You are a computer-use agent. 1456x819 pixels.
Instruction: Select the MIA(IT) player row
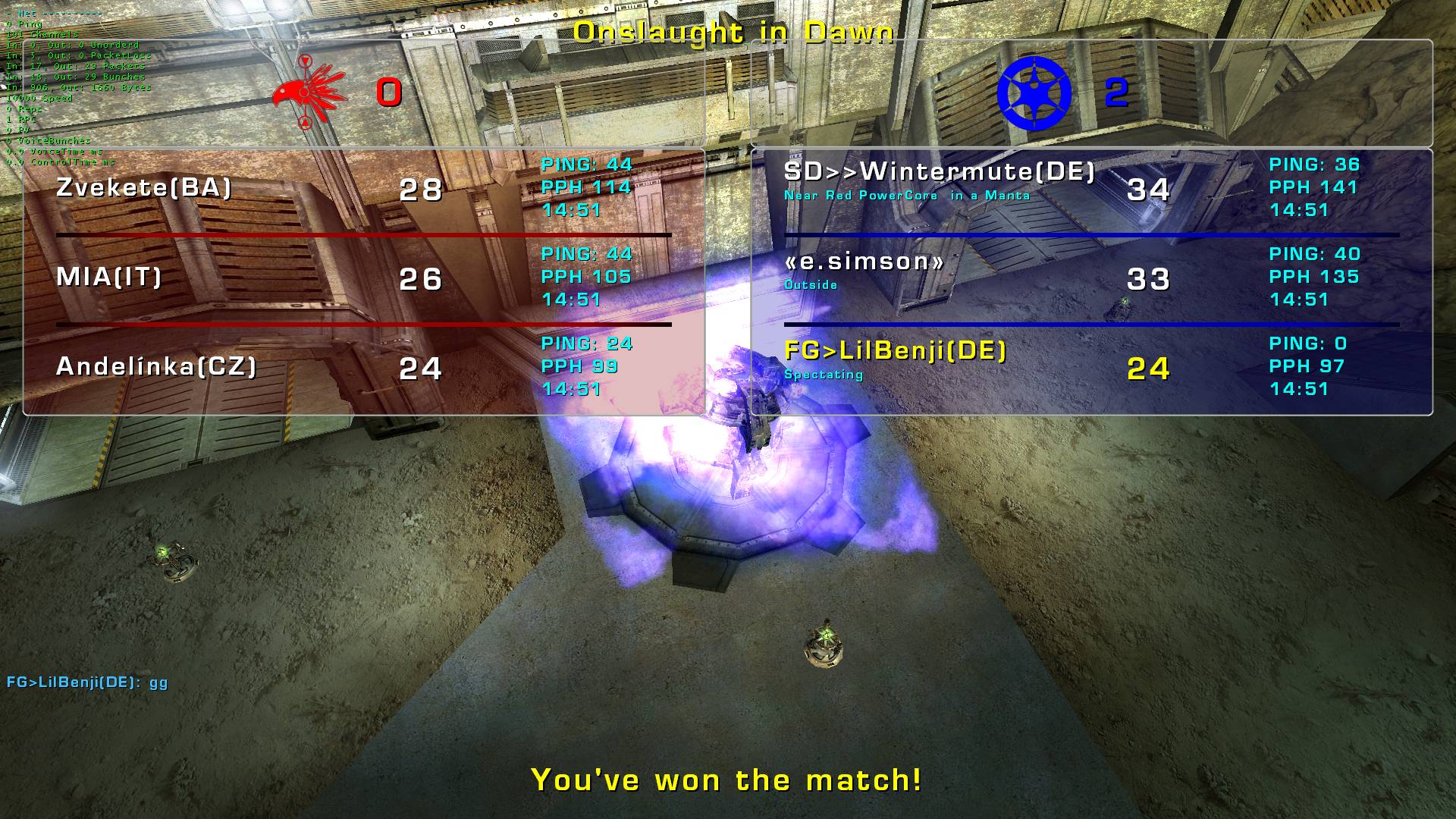[109, 277]
